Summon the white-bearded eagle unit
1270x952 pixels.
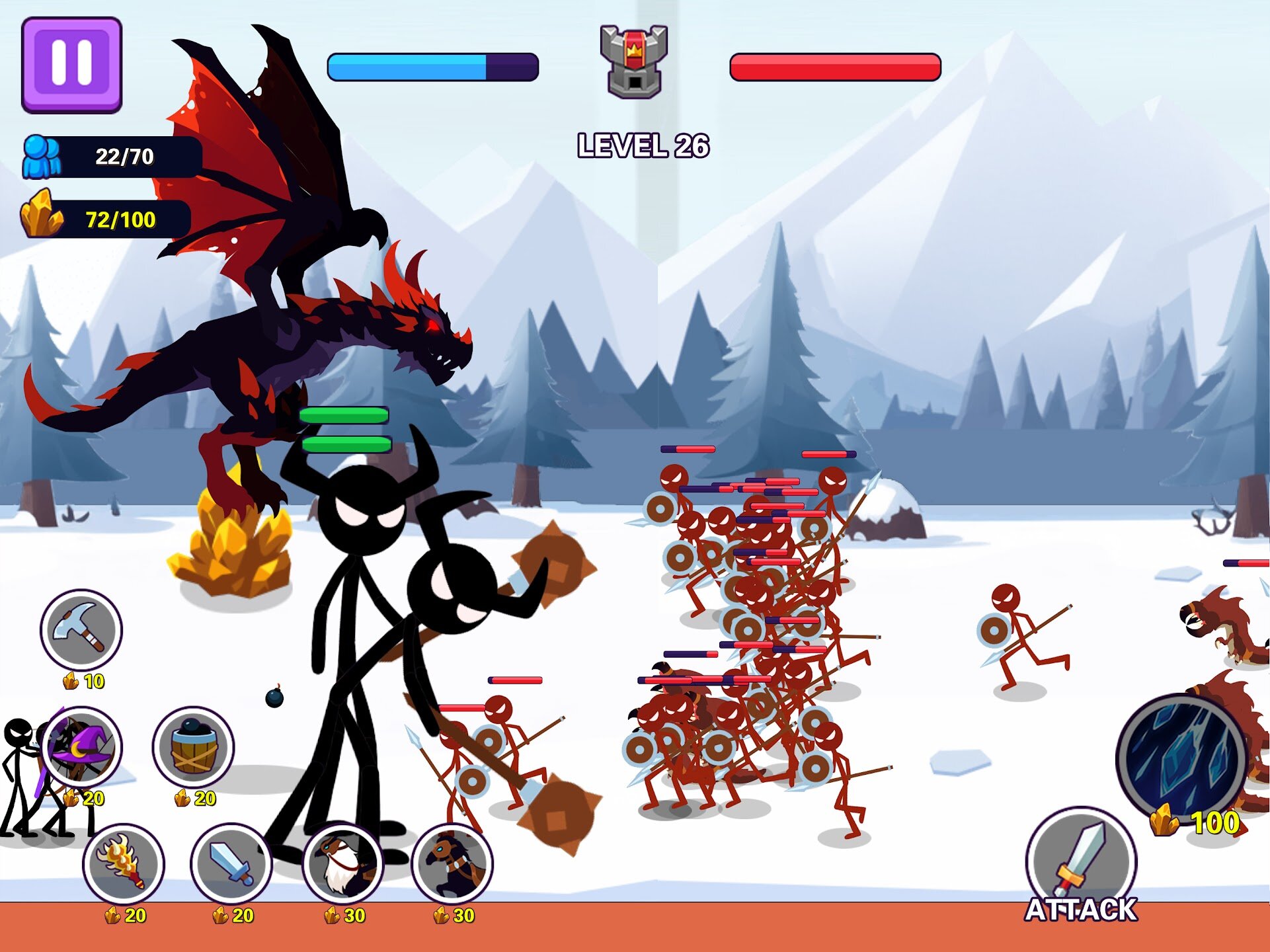pyautogui.click(x=342, y=863)
